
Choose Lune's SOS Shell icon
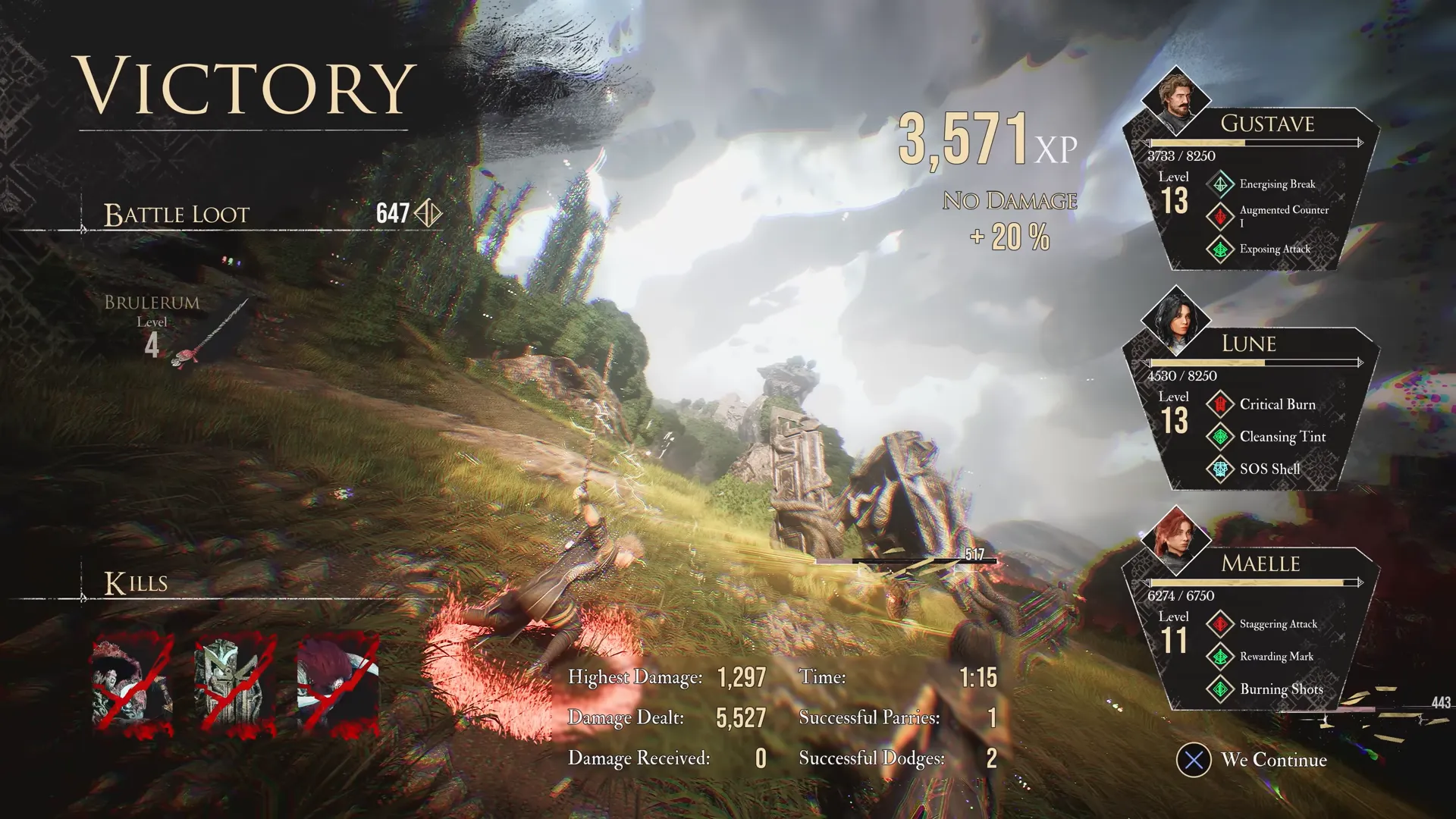(x=1220, y=469)
